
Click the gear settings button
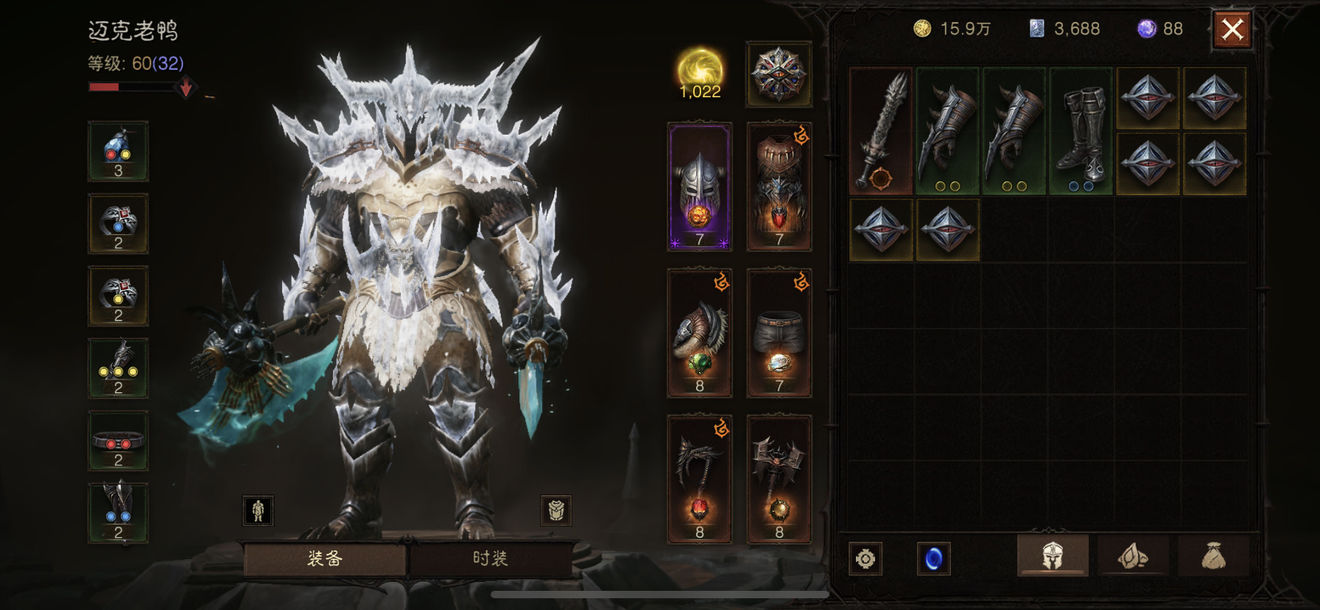865,558
